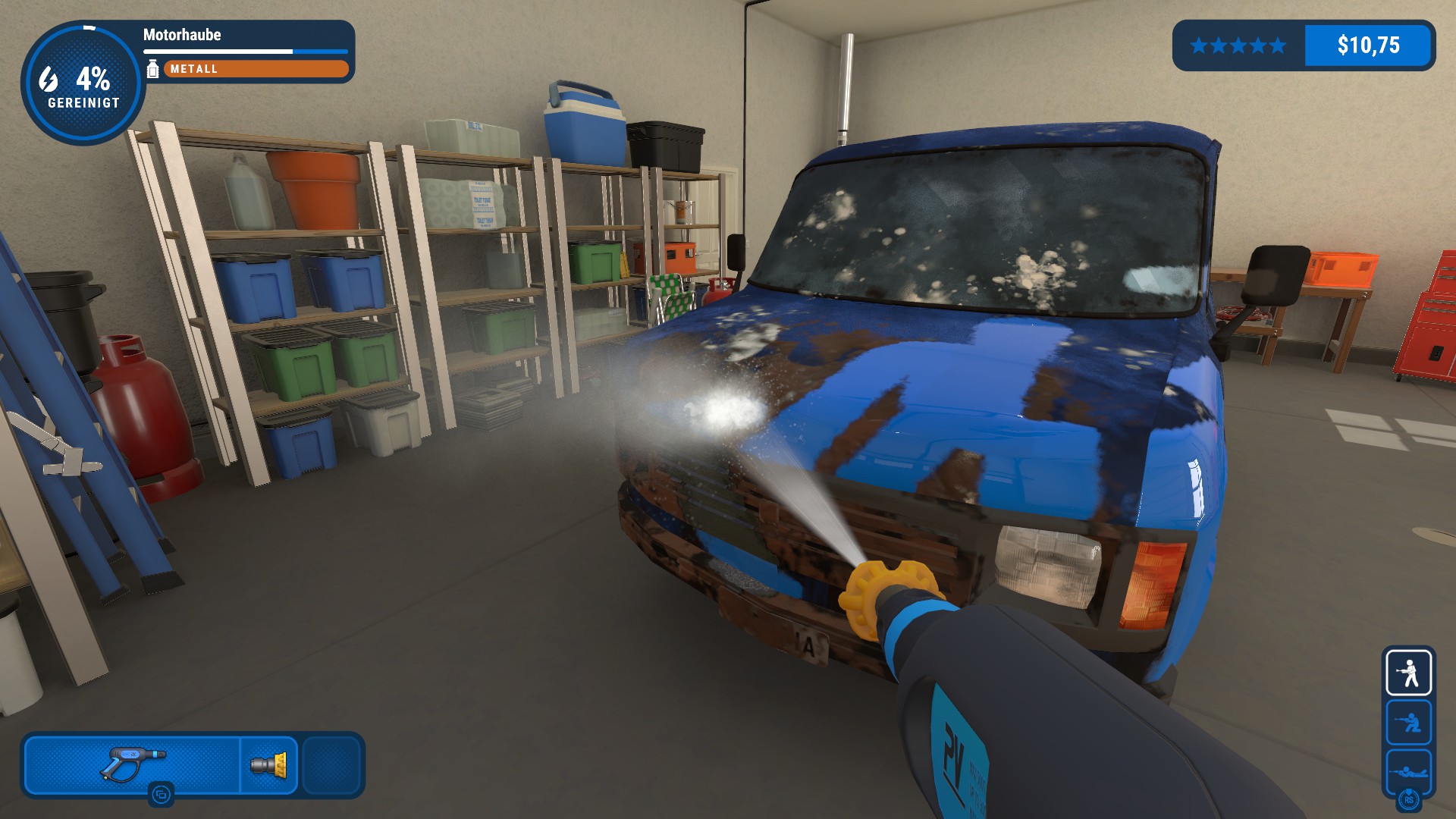Select the pressure washer gun slot
1456x819 pixels.
[x=133, y=764]
